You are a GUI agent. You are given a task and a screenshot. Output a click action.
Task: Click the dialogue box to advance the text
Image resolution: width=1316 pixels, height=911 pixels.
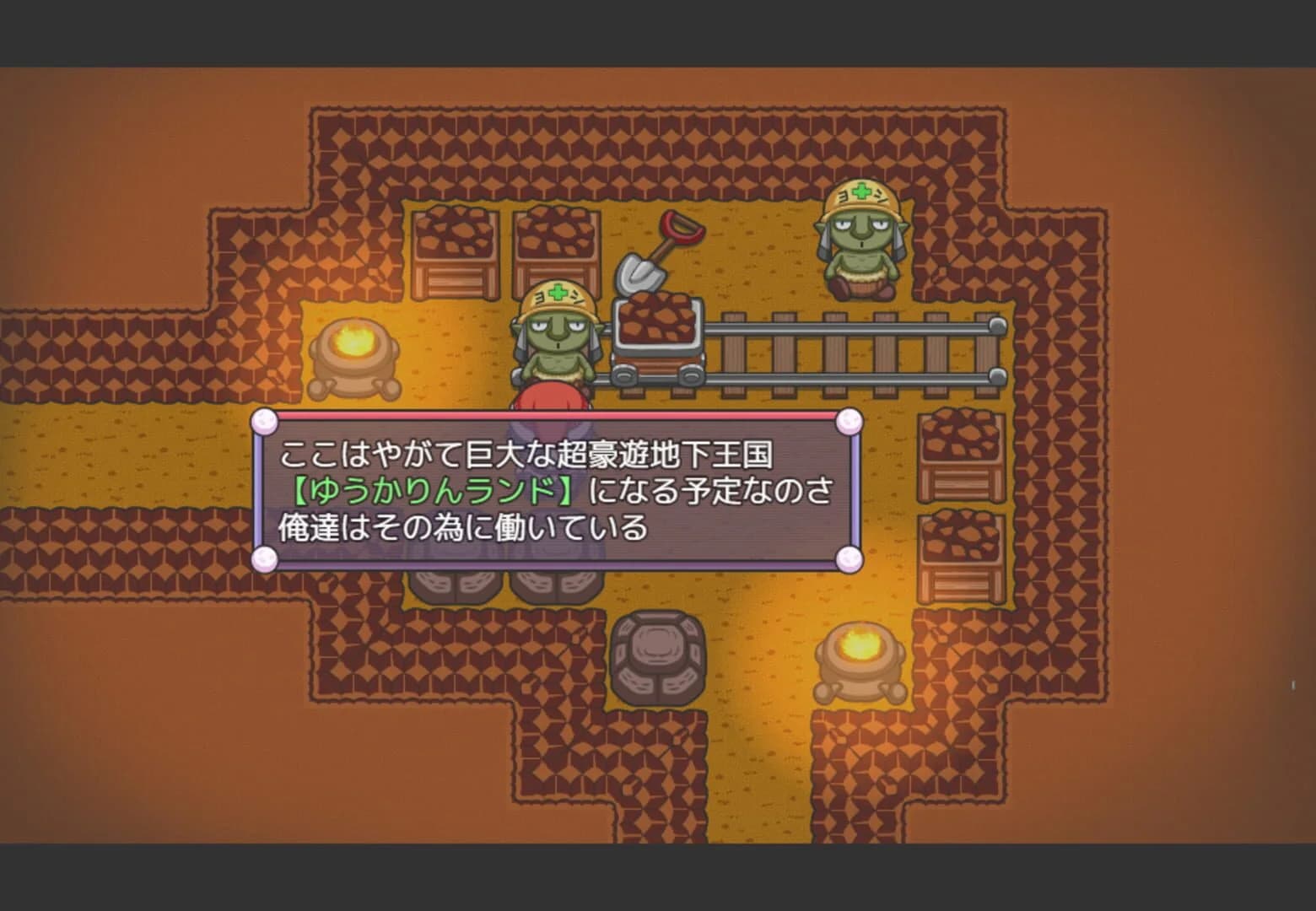tap(557, 489)
